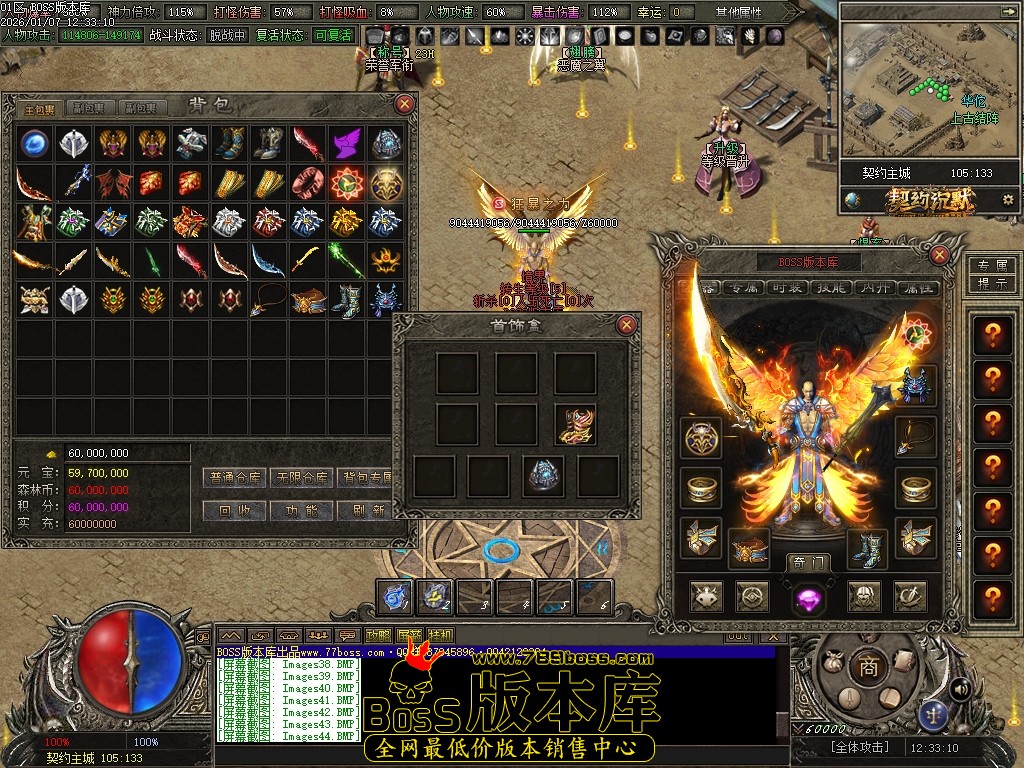Close the character equipment panel
The width and height of the screenshot is (1024, 768).
939,255
